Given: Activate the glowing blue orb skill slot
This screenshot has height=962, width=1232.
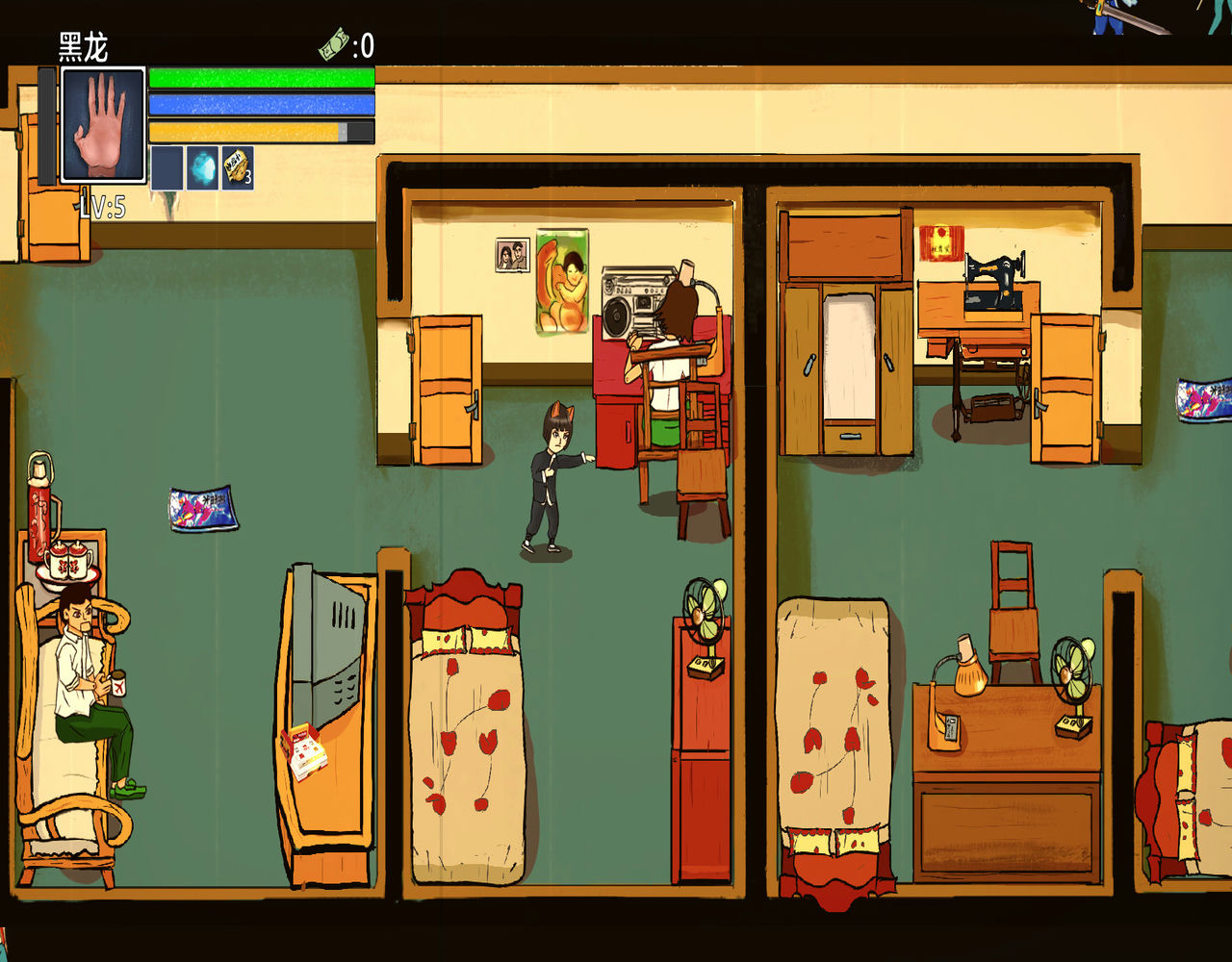Looking at the screenshot, I should click(202, 167).
